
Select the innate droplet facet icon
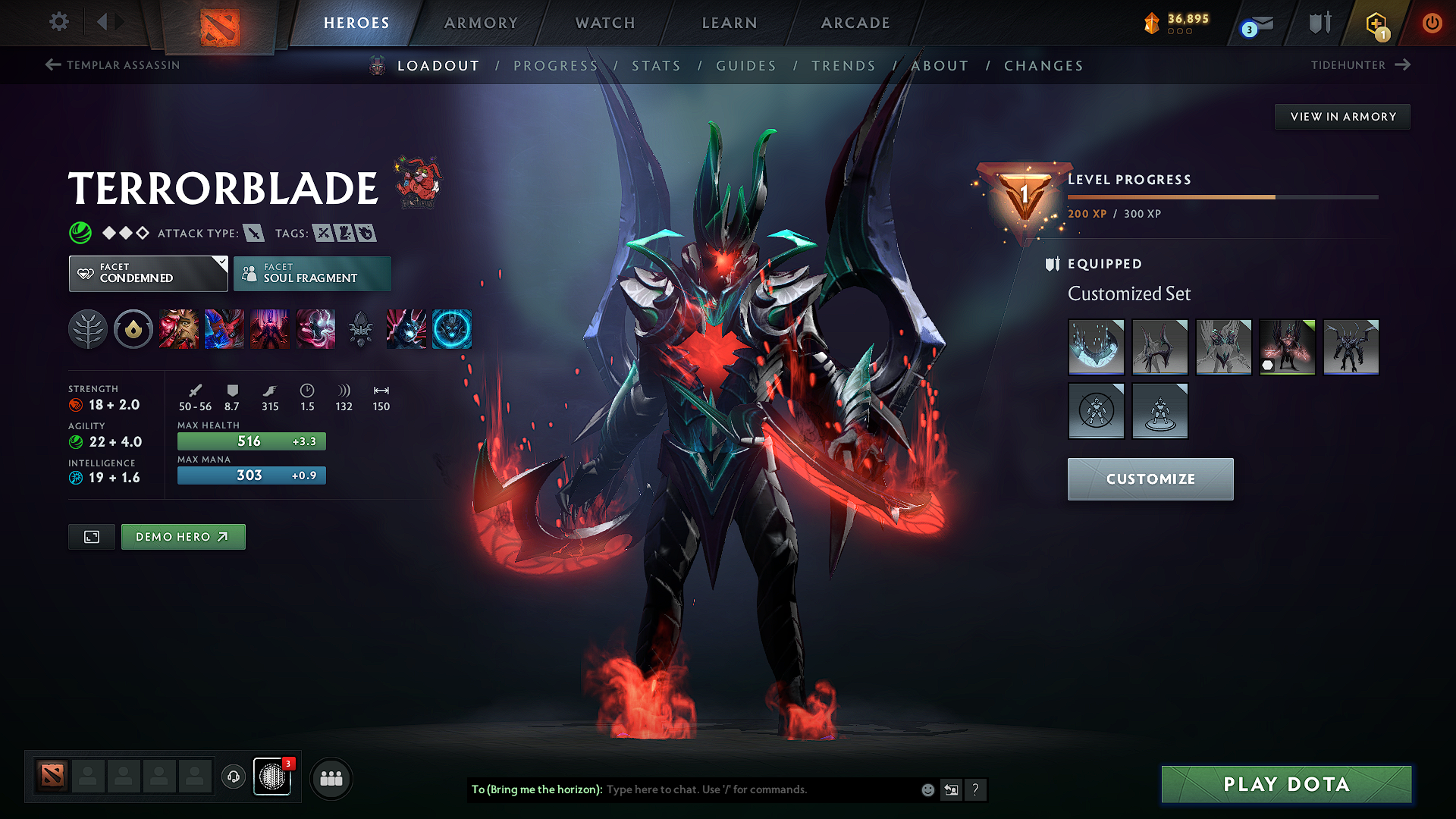[133, 329]
